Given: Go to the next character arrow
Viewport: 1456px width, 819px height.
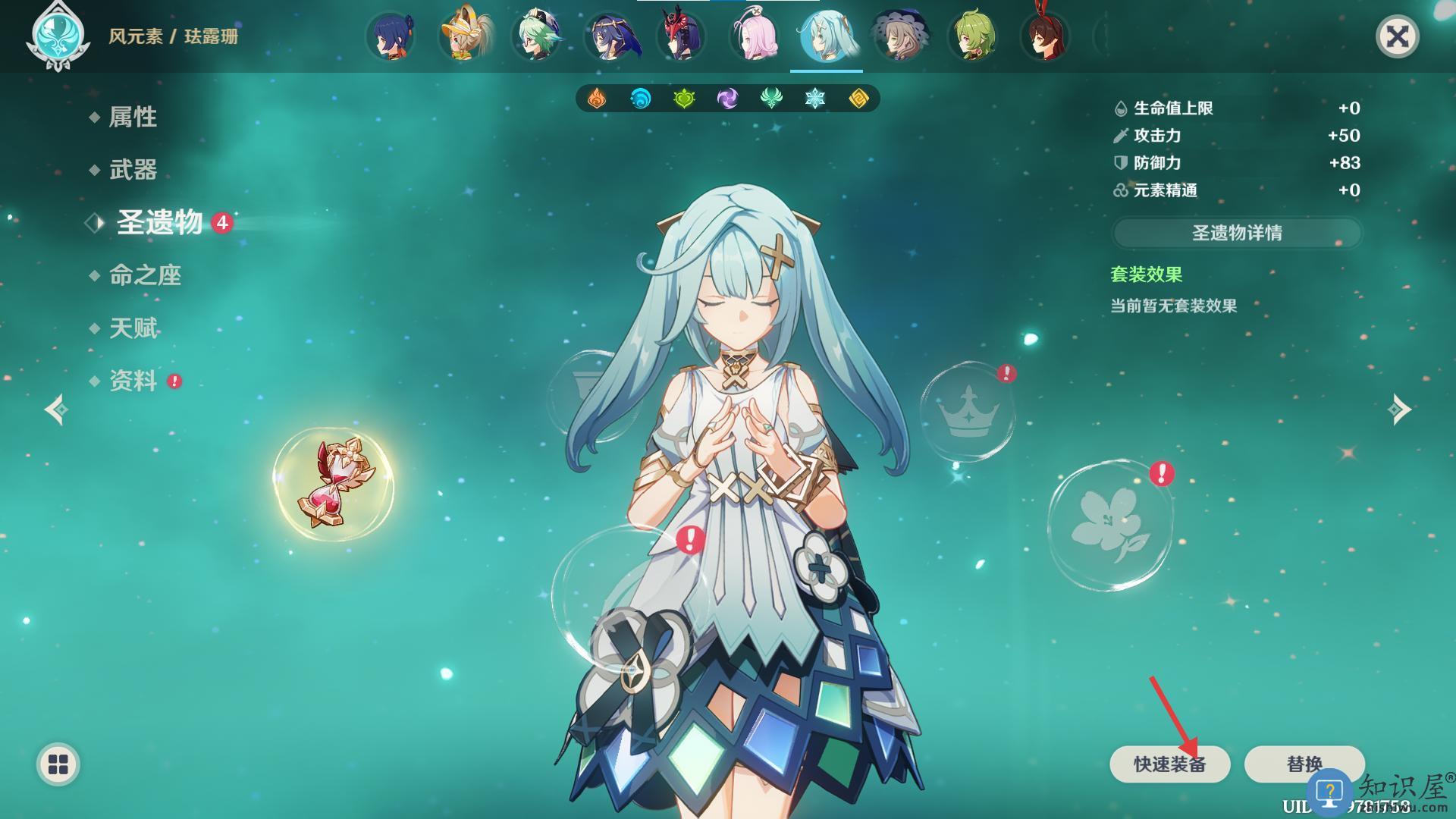Looking at the screenshot, I should (1399, 410).
